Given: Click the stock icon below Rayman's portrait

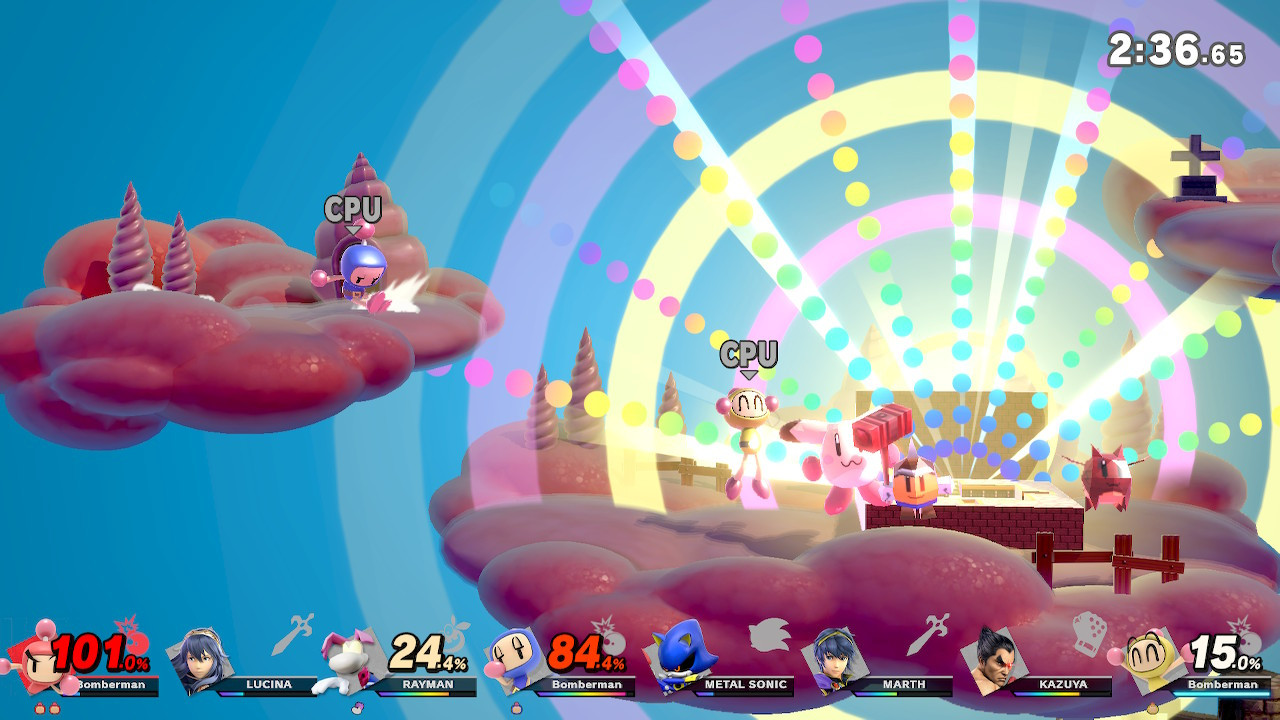Looking at the screenshot, I should tap(360, 710).
